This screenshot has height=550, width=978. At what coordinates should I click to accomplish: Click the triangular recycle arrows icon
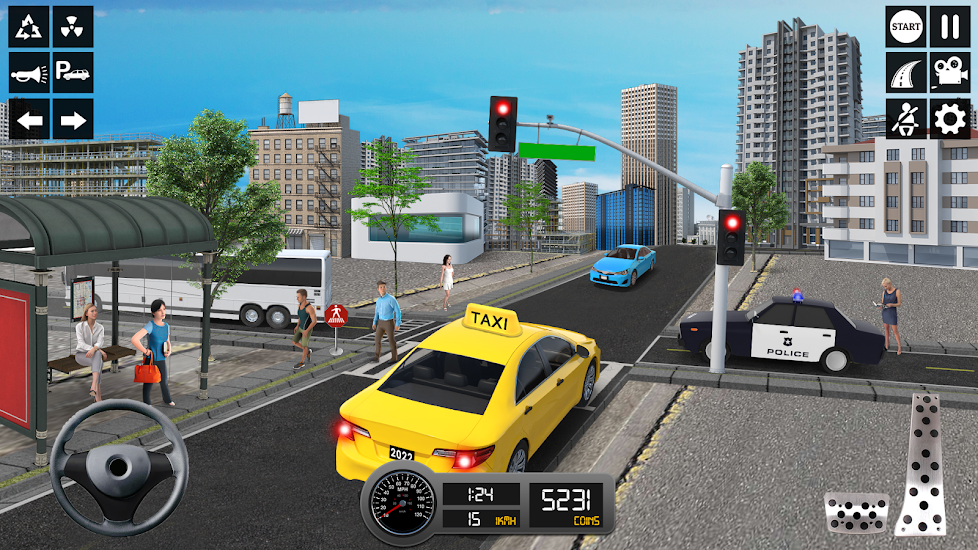point(29,27)
